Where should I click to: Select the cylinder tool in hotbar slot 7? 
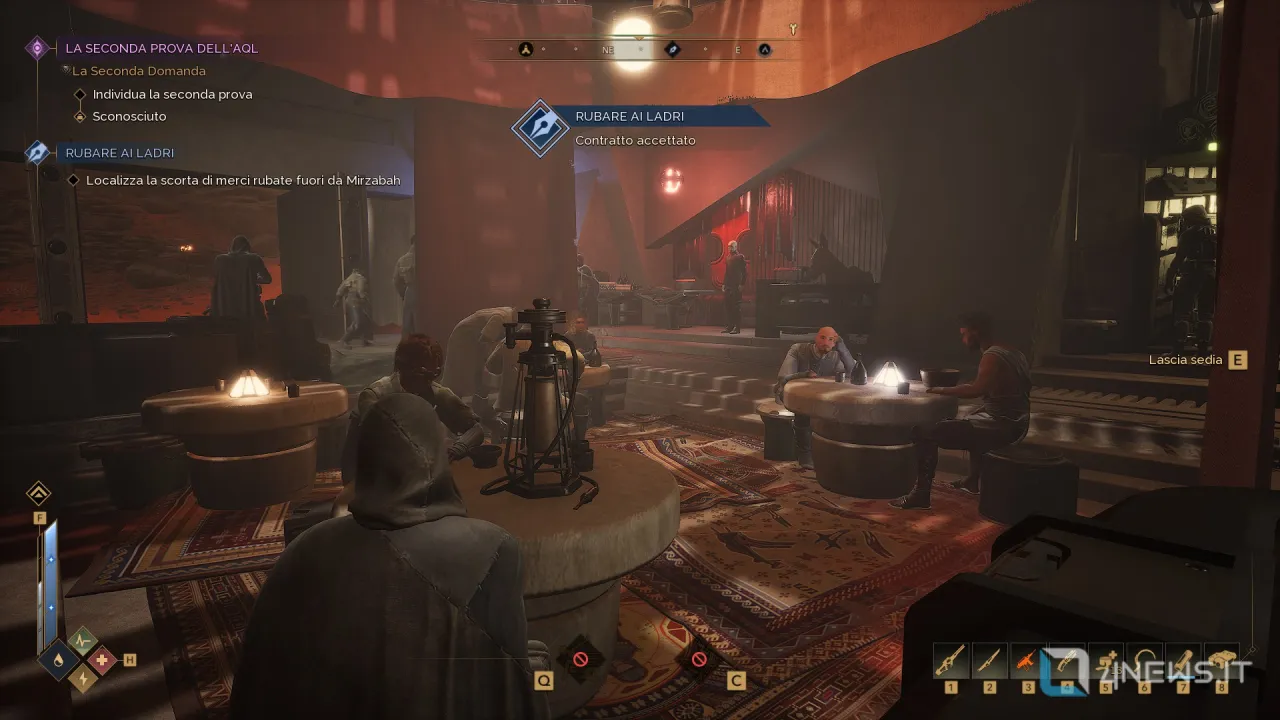pos(1183,660)
